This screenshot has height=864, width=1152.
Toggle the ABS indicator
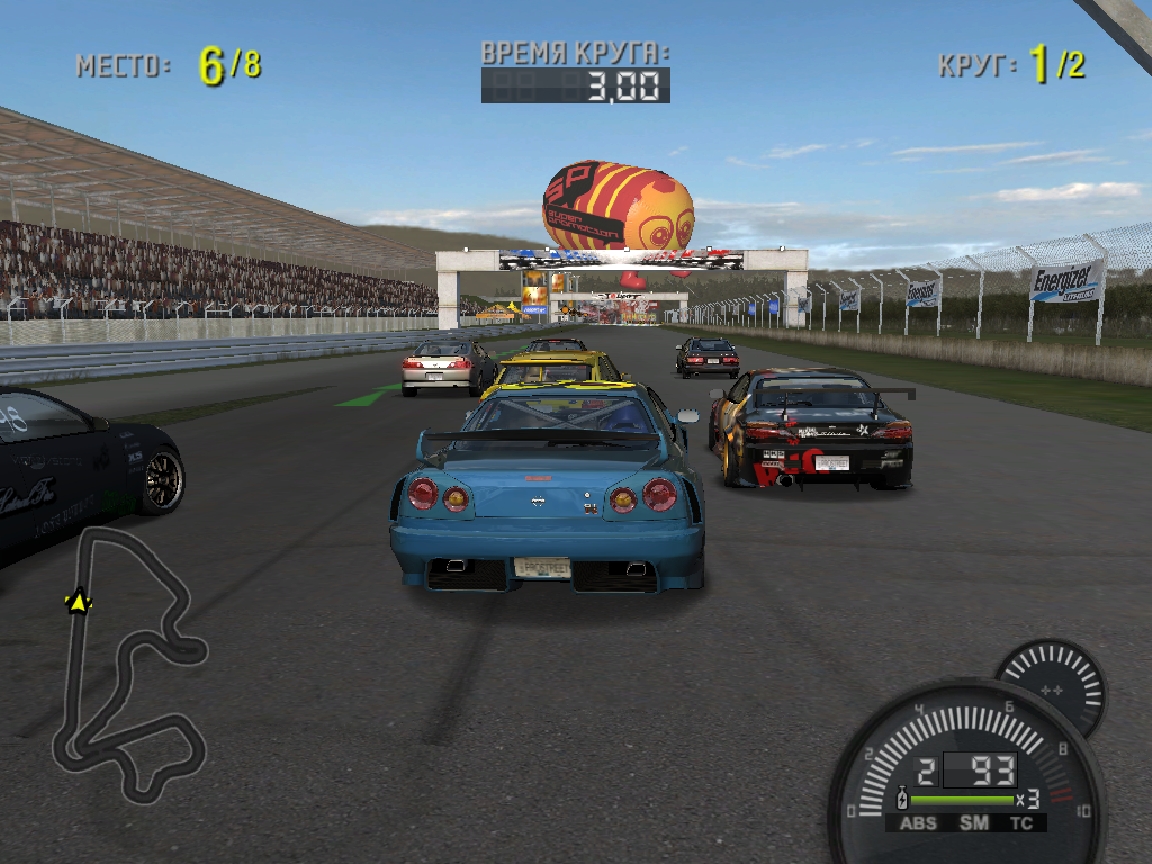918,823
